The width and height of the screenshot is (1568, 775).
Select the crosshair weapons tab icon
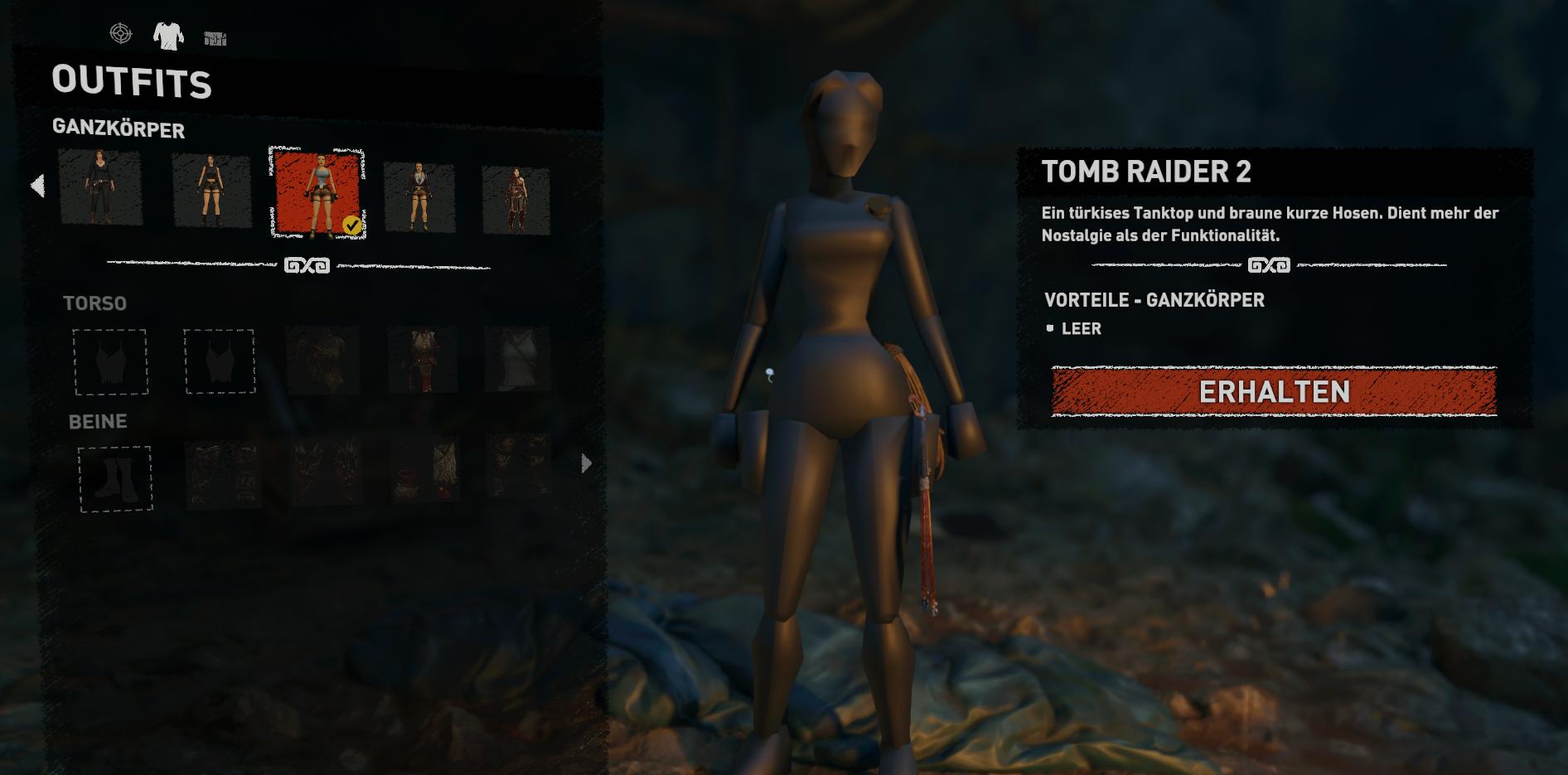click(x=121, y=35)
